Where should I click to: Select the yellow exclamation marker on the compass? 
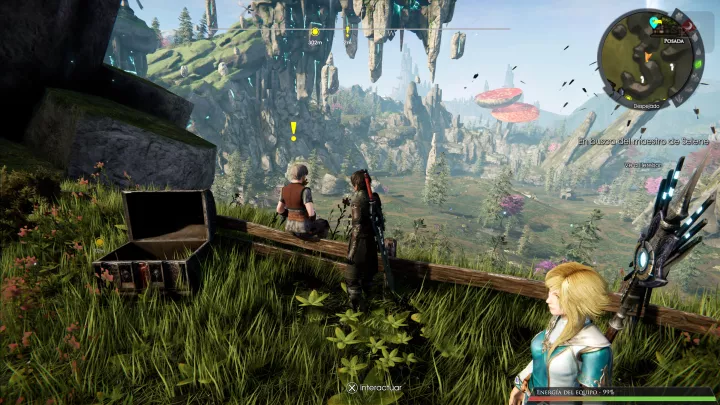(348, 31)
